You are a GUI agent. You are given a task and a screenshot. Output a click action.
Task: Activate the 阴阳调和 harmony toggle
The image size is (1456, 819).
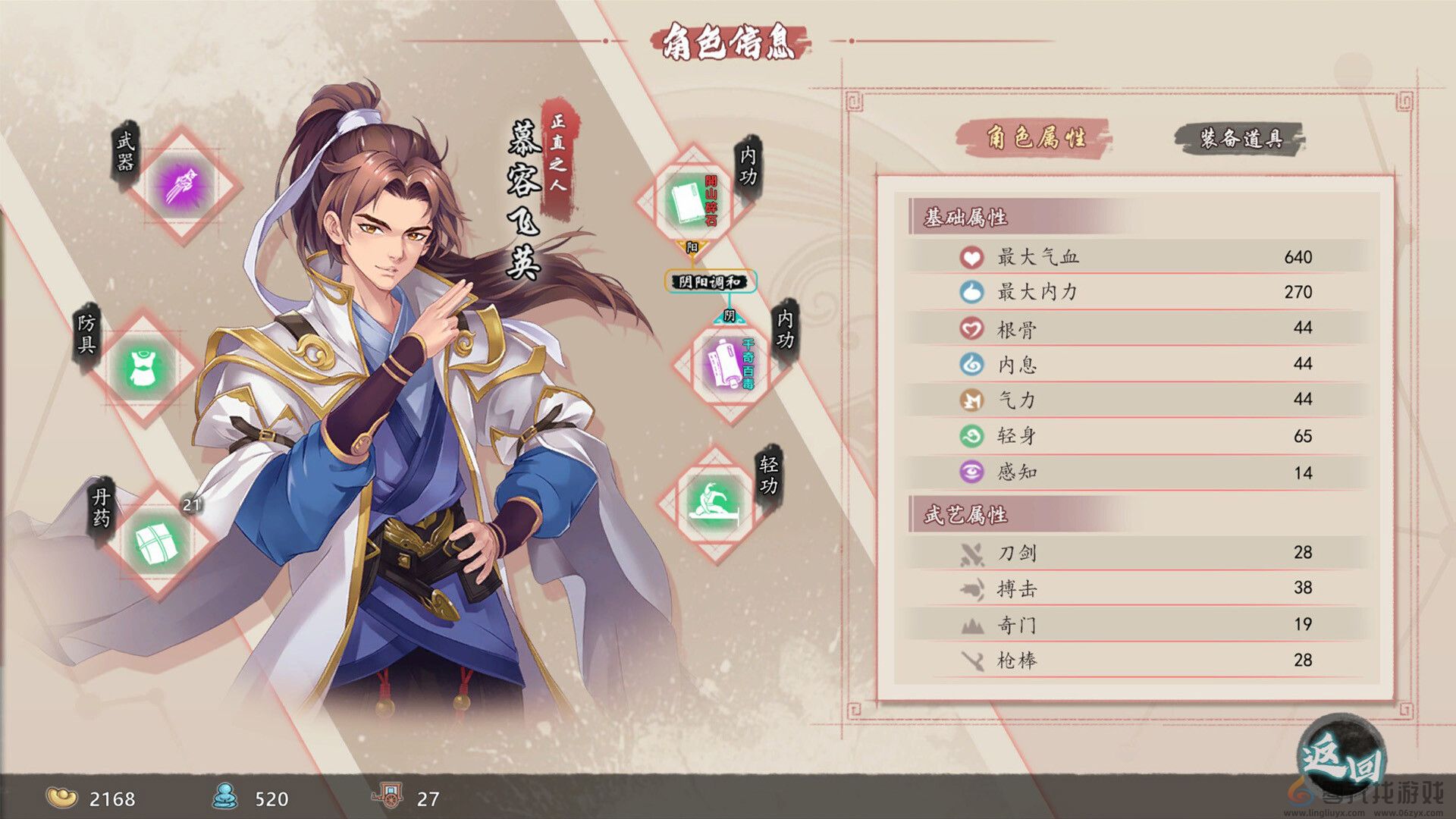[x=709, y=281]
